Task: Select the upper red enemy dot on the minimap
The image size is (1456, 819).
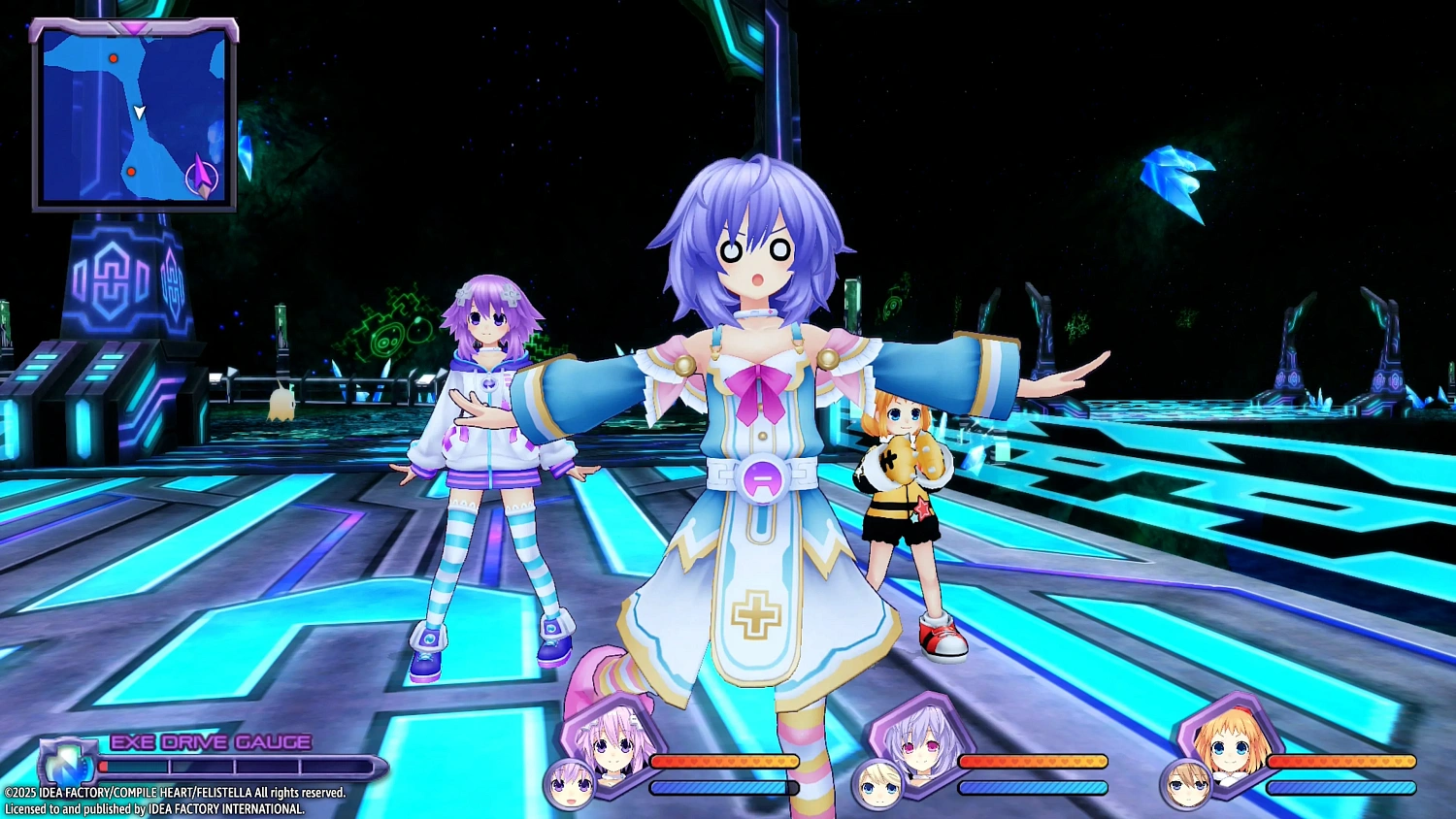Action: tap(114, 58)
